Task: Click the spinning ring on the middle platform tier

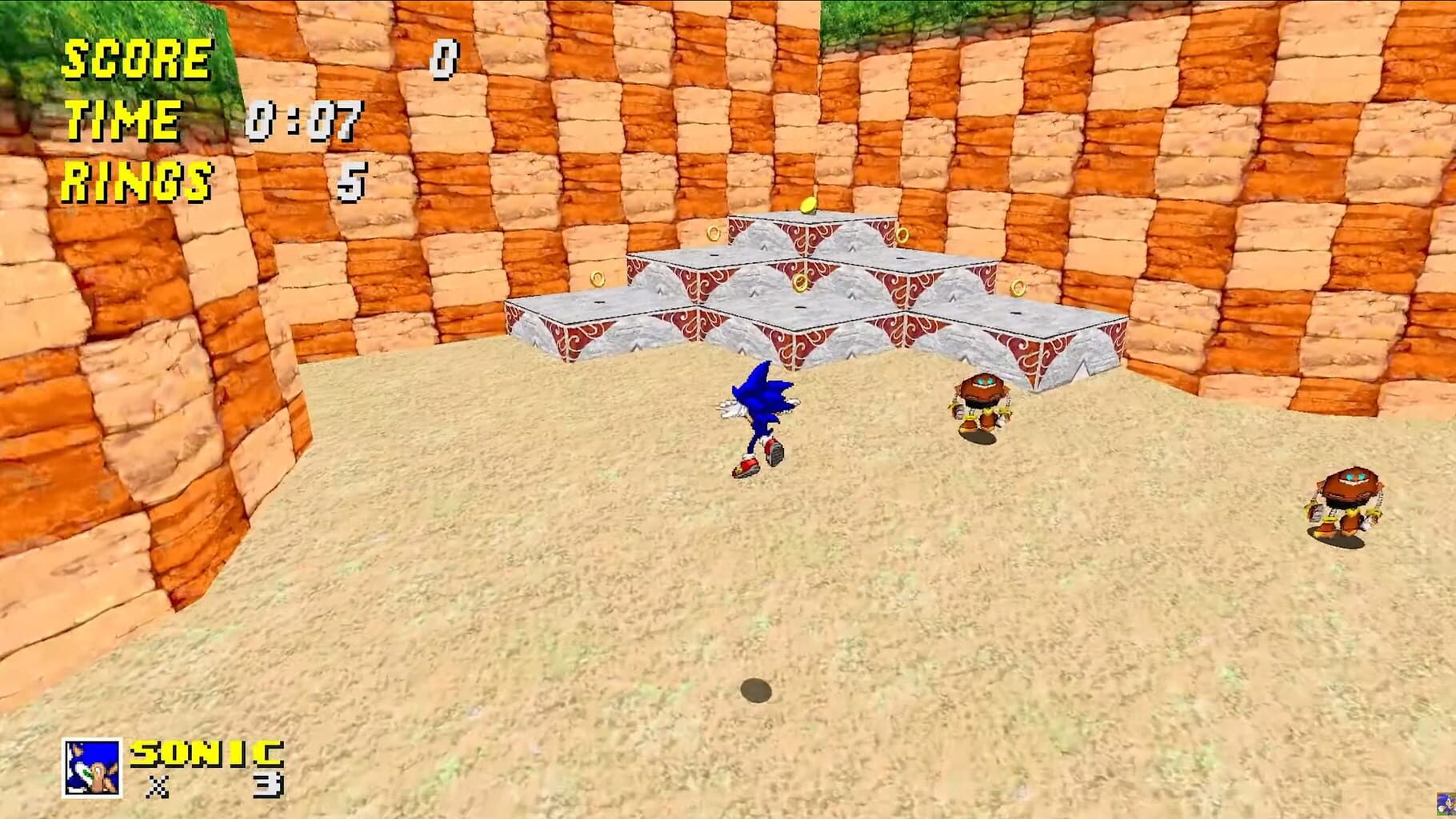Action: [x=800, y=282]
